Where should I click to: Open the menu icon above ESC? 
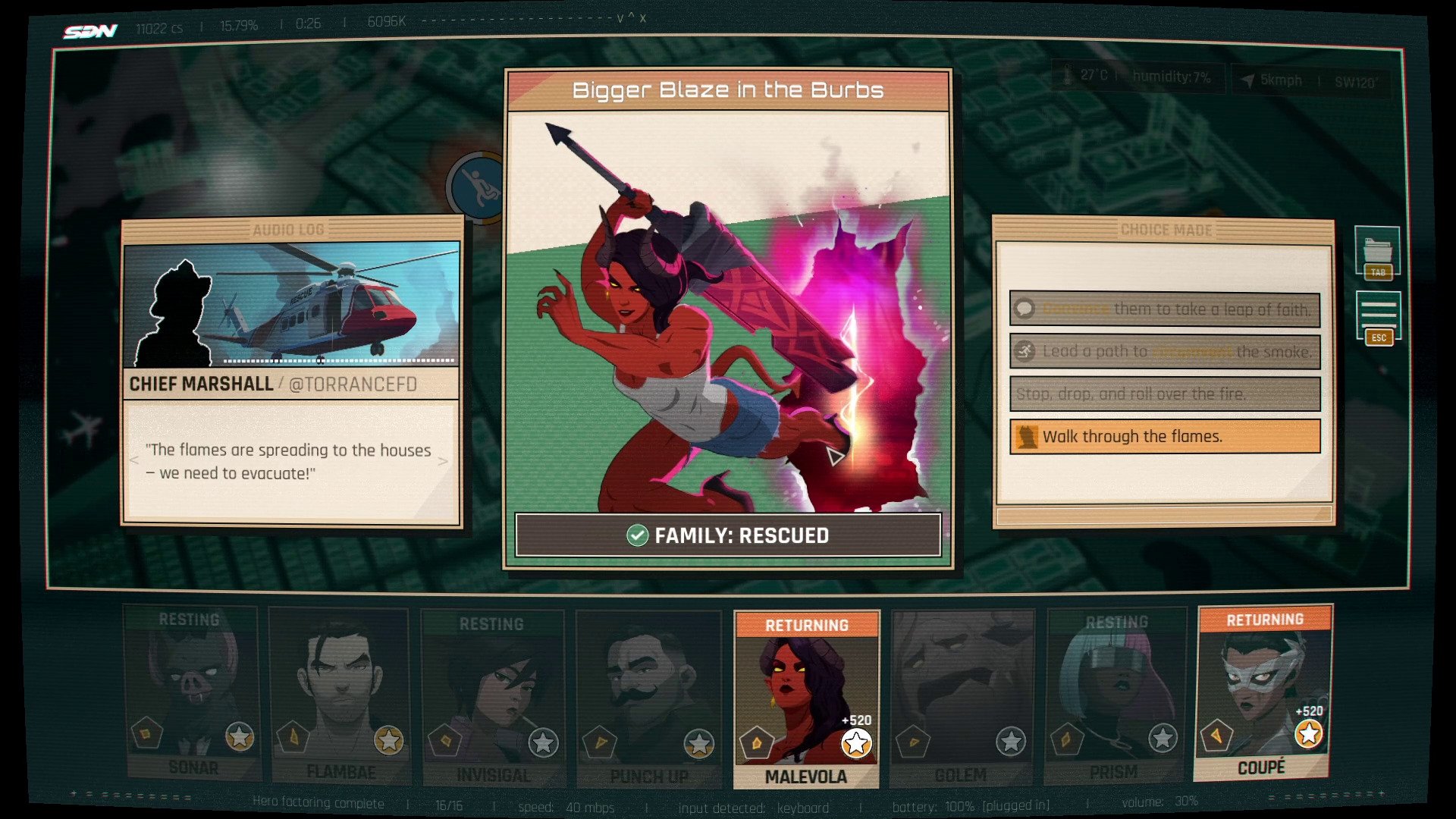coord(1378,312)
